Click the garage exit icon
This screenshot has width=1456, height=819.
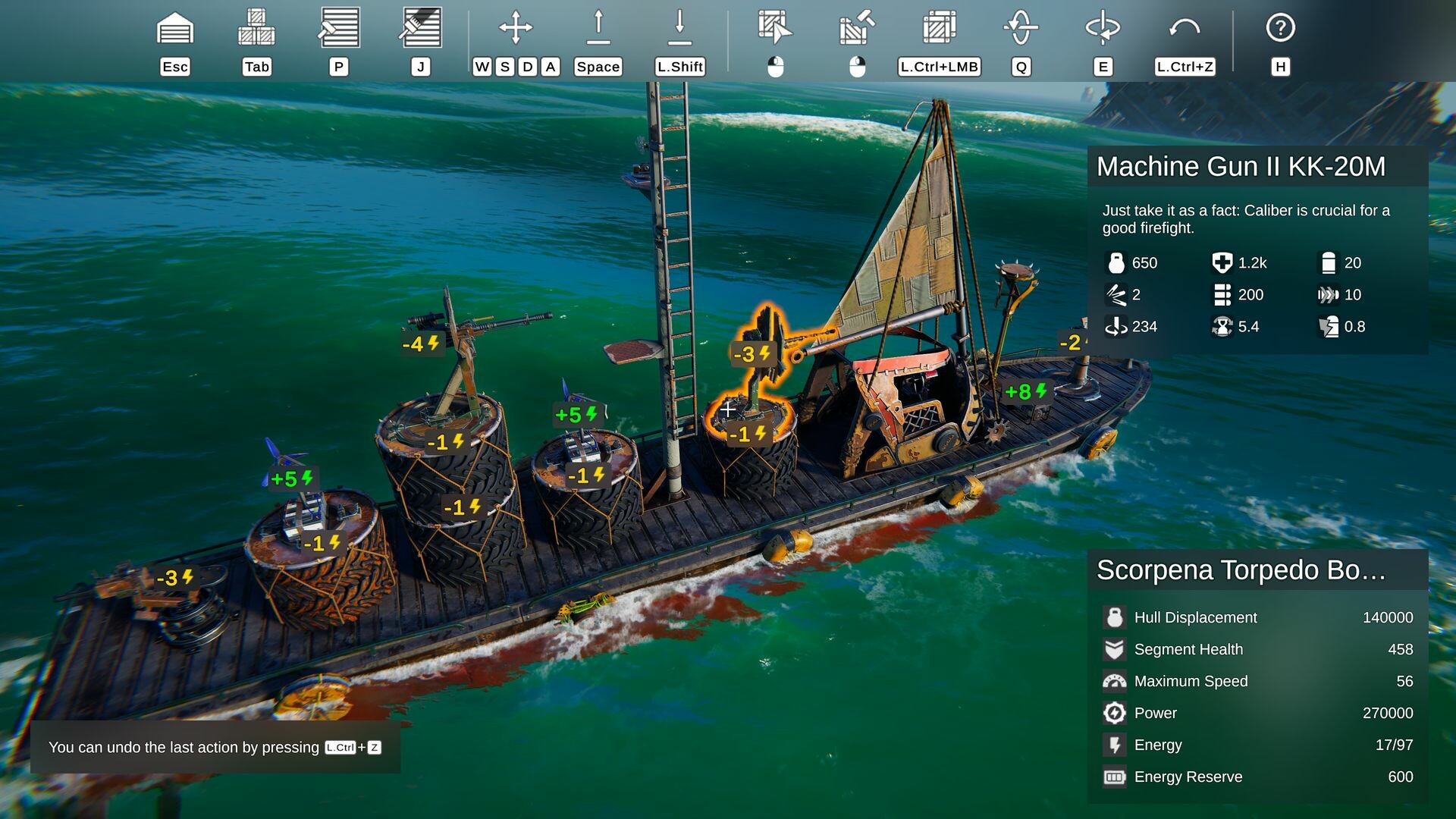coord(175,29)
